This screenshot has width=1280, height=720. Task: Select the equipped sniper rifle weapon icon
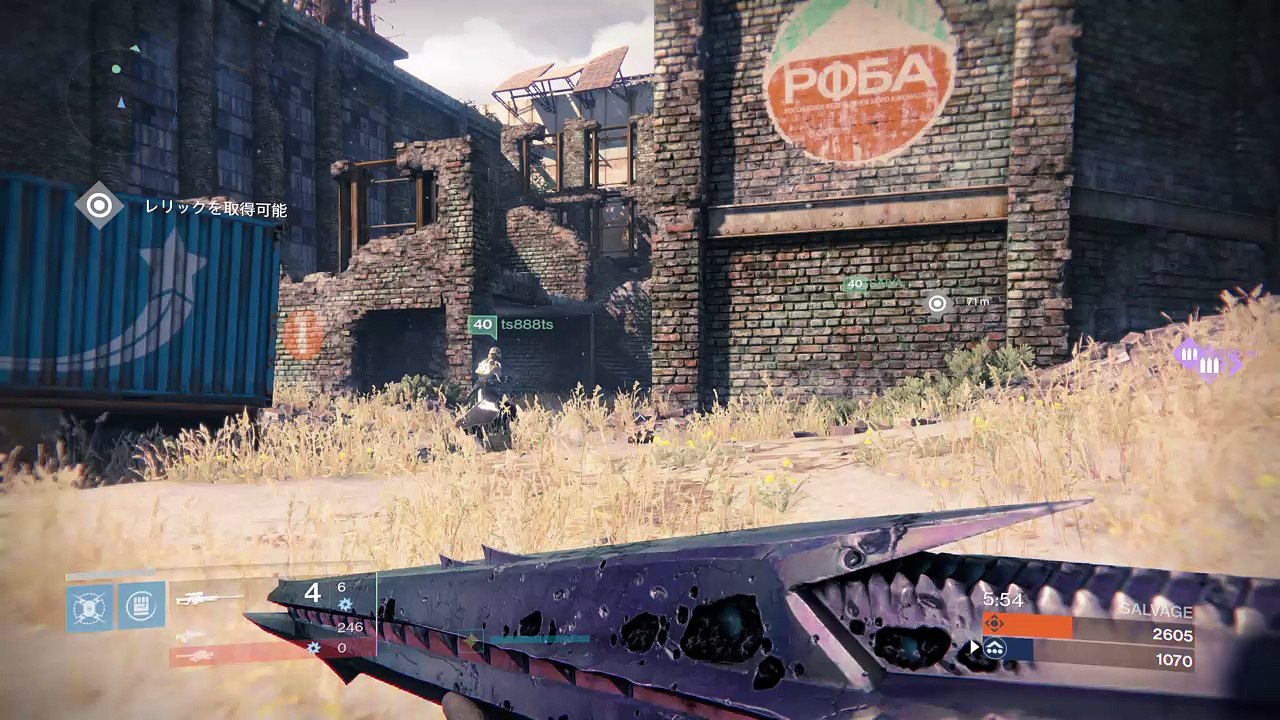pos(210,598)
